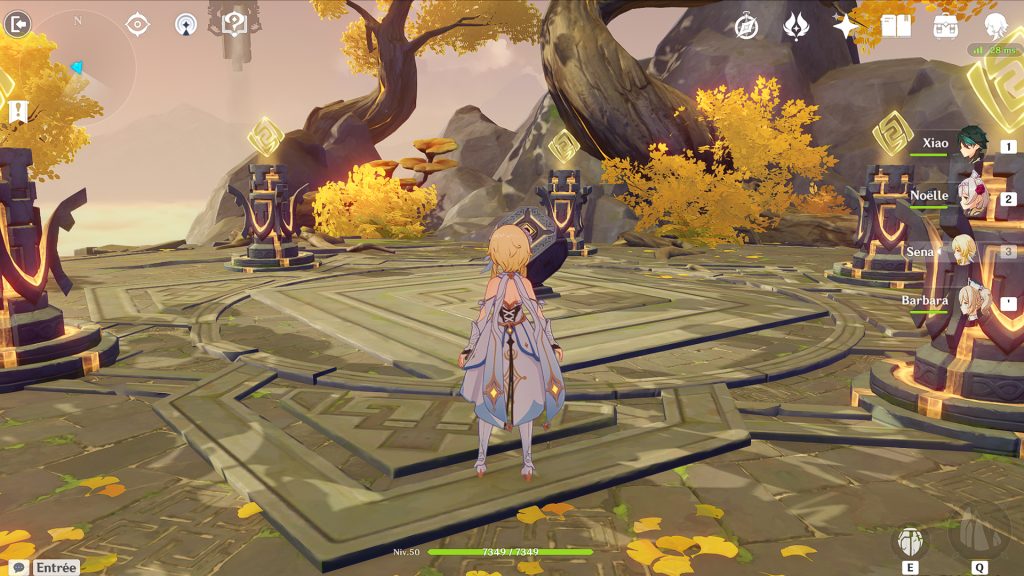Open the winged Wish icon
The width and height of the screenshot is (1024, 576).
[x=796, y=26]
